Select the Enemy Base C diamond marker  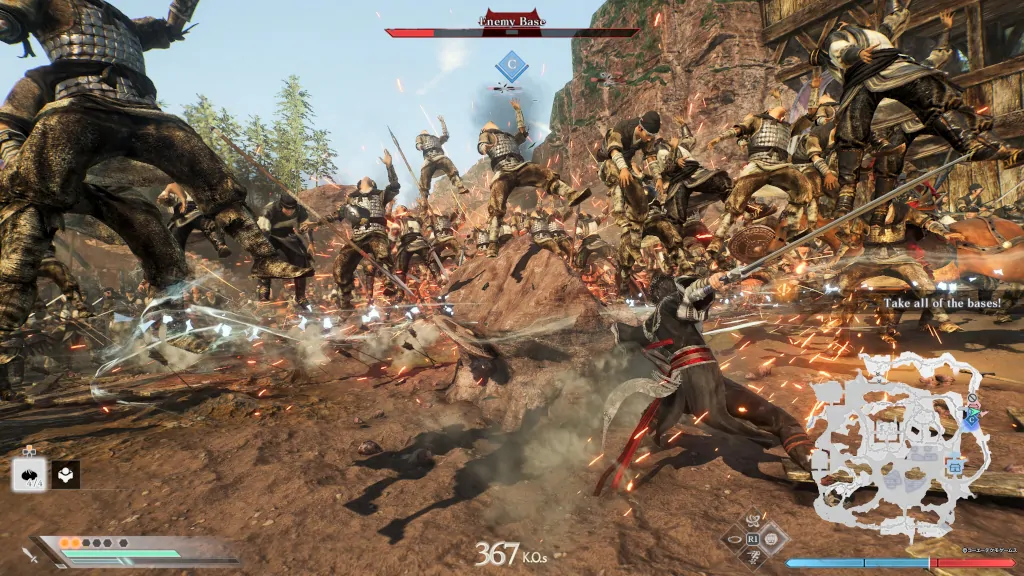(x=512, y=67)
